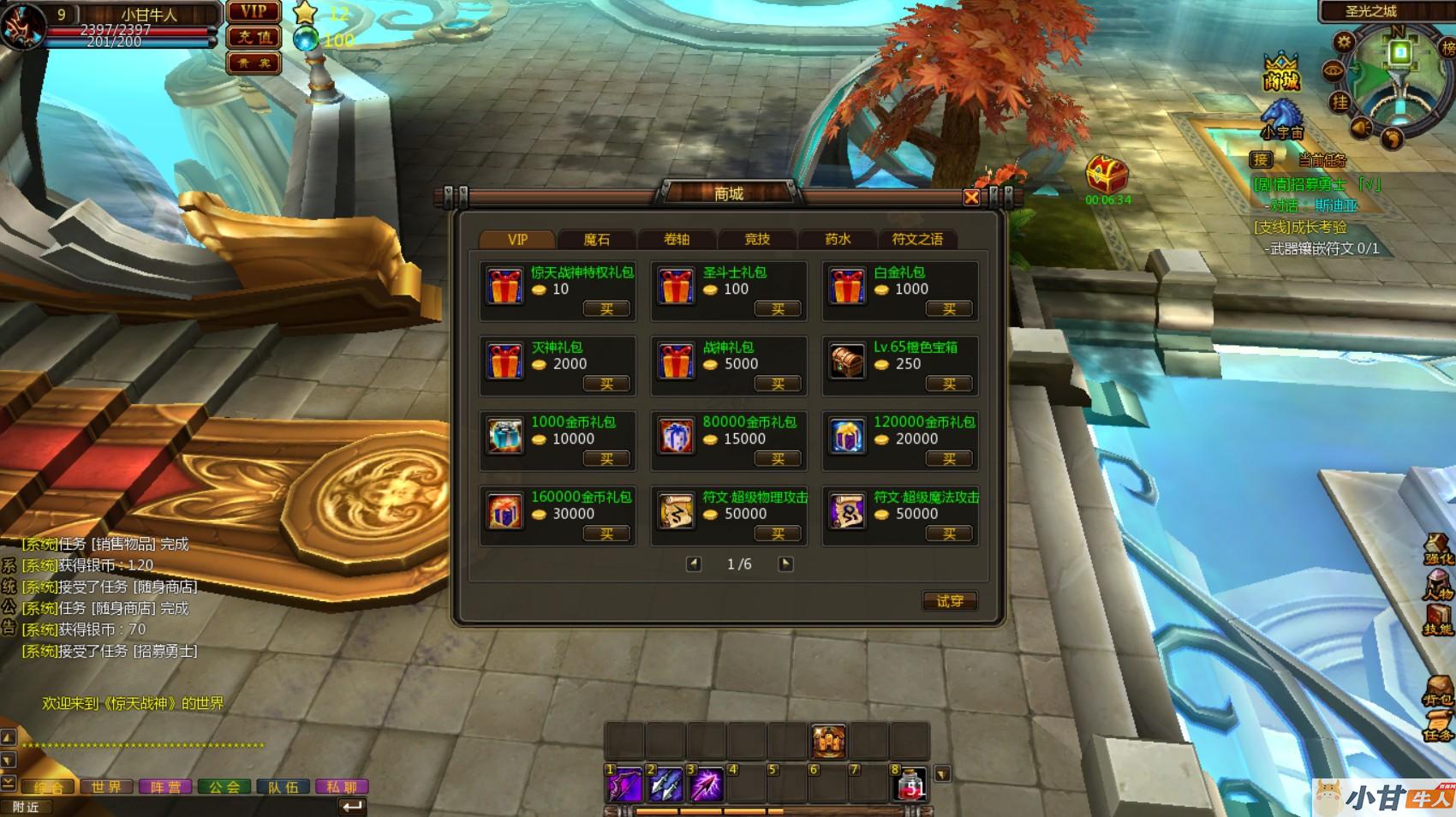1456x817 pixels.
Task: Purchase the Lv.65橙色宝箱 chest
Action: 949,385
